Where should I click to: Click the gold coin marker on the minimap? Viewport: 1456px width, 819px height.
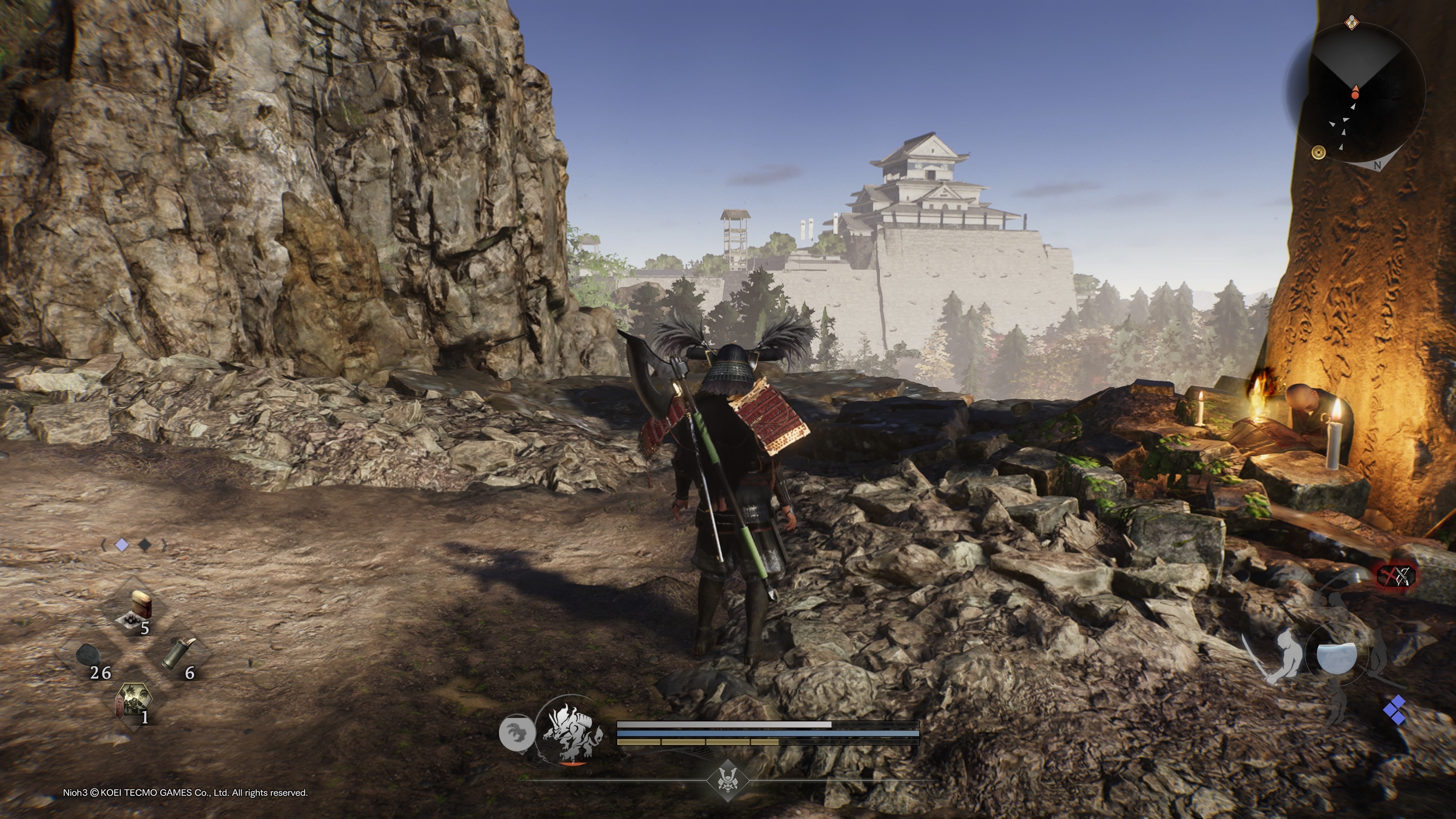(x=1318, y=152)
